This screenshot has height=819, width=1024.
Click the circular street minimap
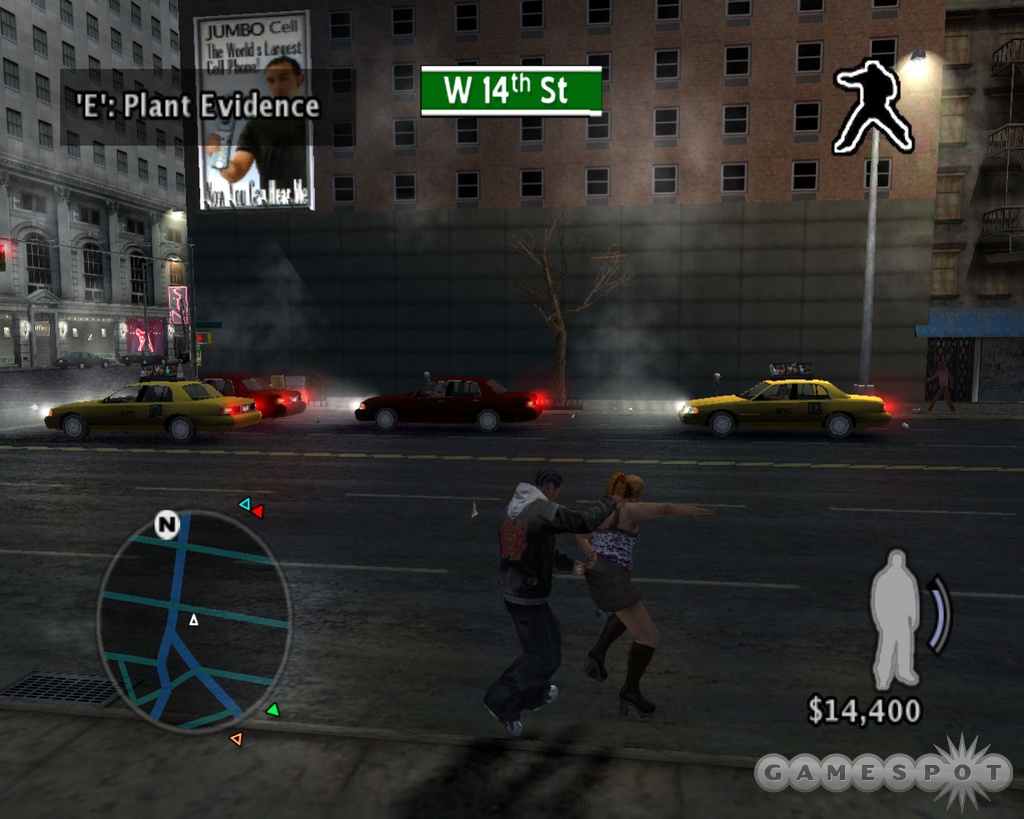click(x=194, y=621)
